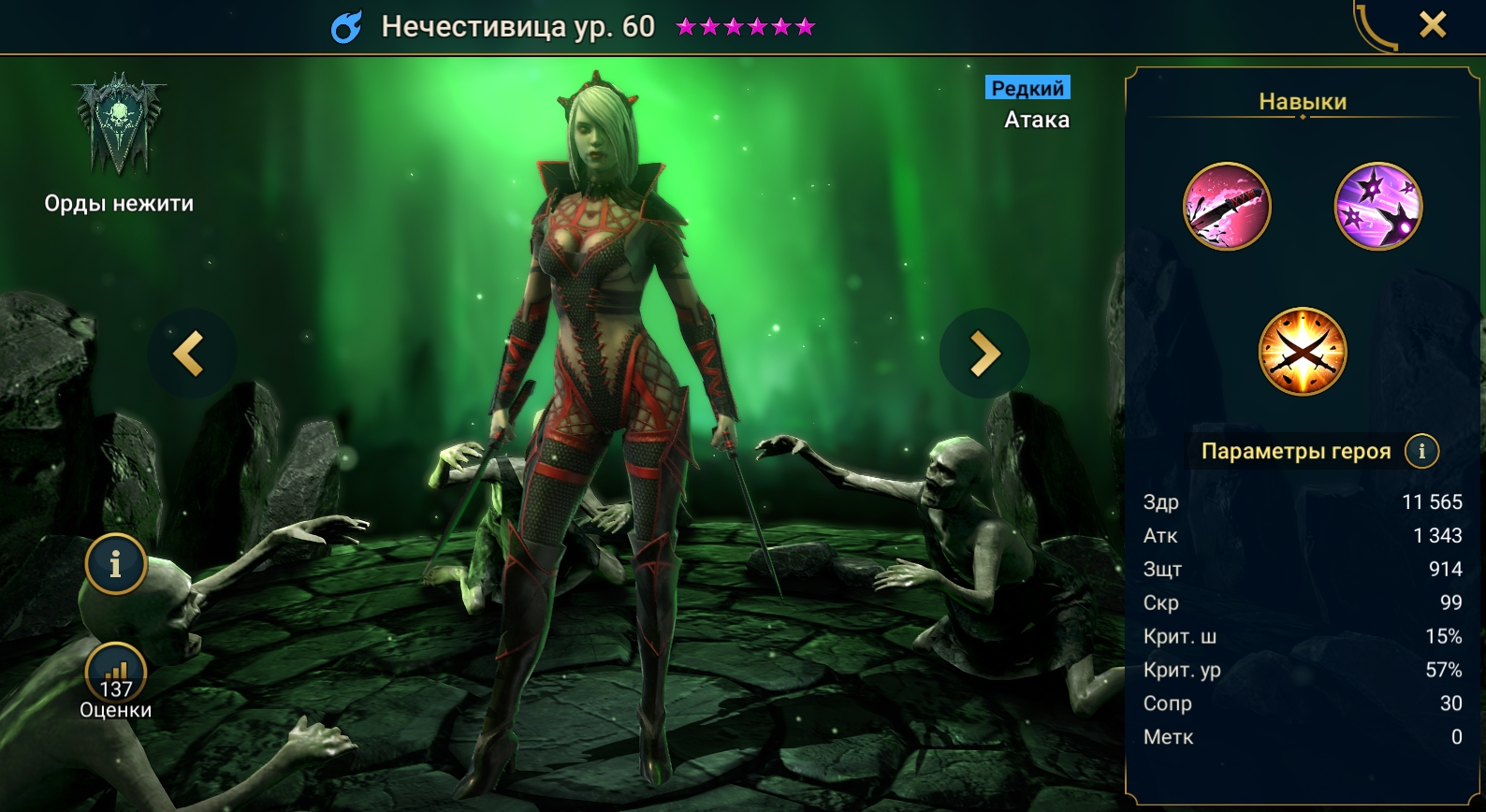This screenshot has width=1486, height=812.
Task: Select the purple shuriken skill icon
Action: pos(1377,207)
